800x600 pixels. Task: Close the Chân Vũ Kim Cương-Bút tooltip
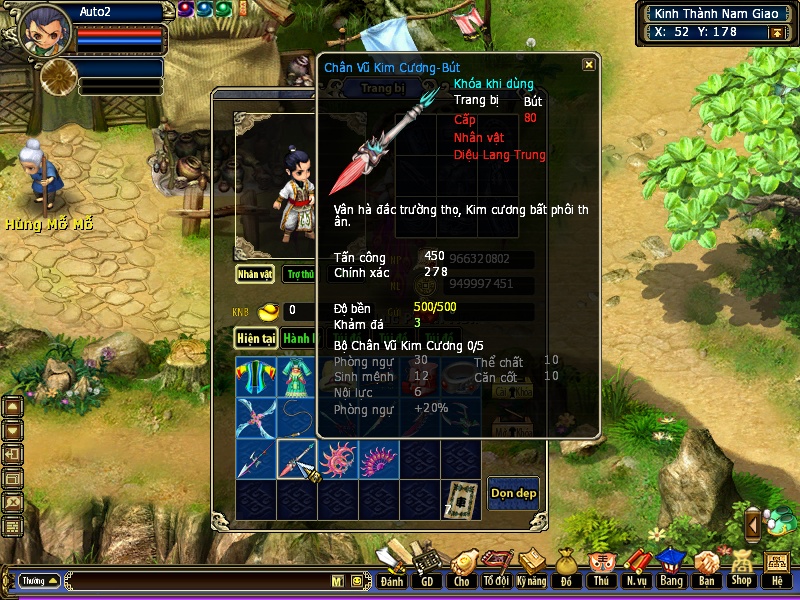click(589, 64)
